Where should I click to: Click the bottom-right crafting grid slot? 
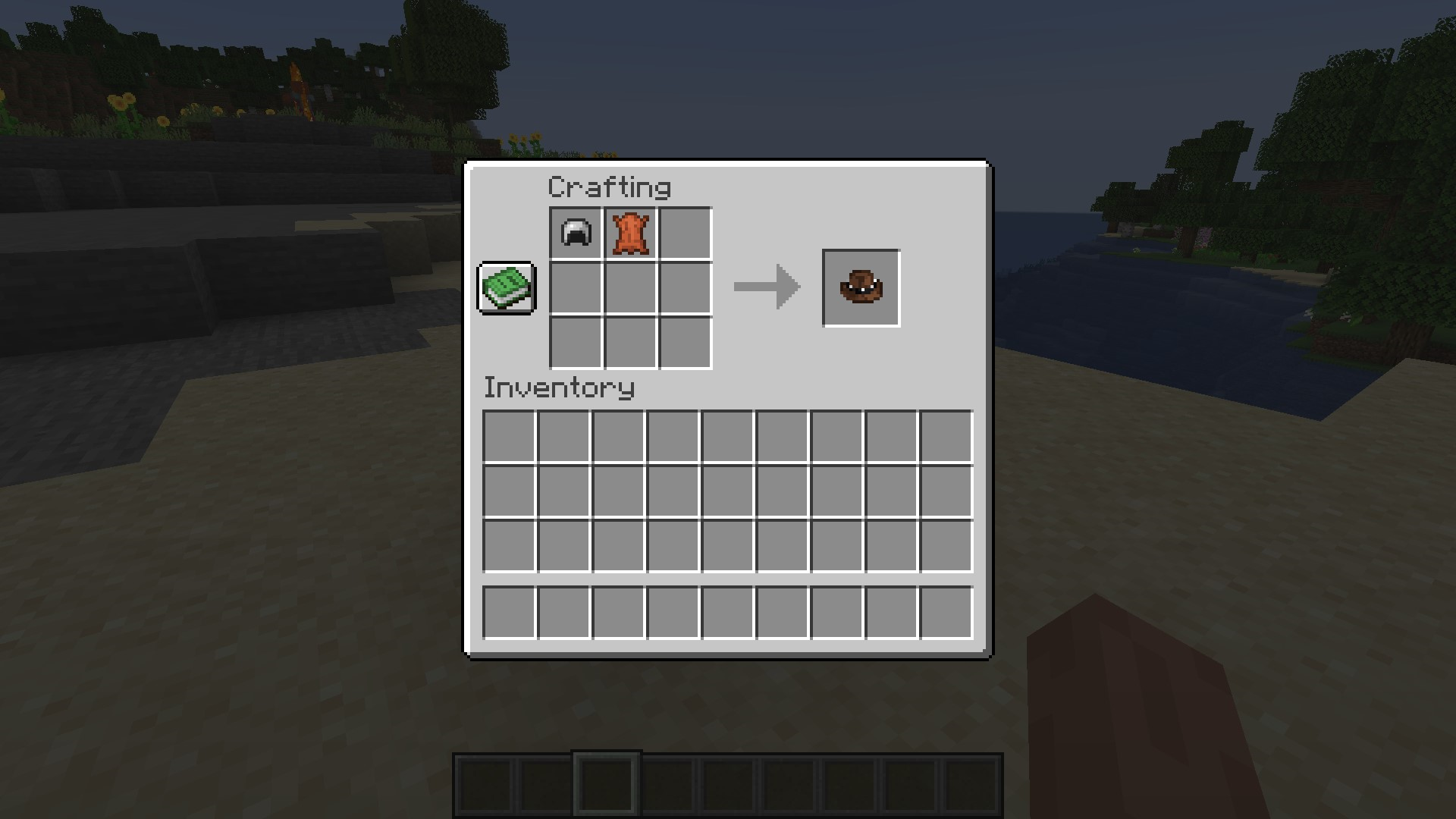point(686,343)
